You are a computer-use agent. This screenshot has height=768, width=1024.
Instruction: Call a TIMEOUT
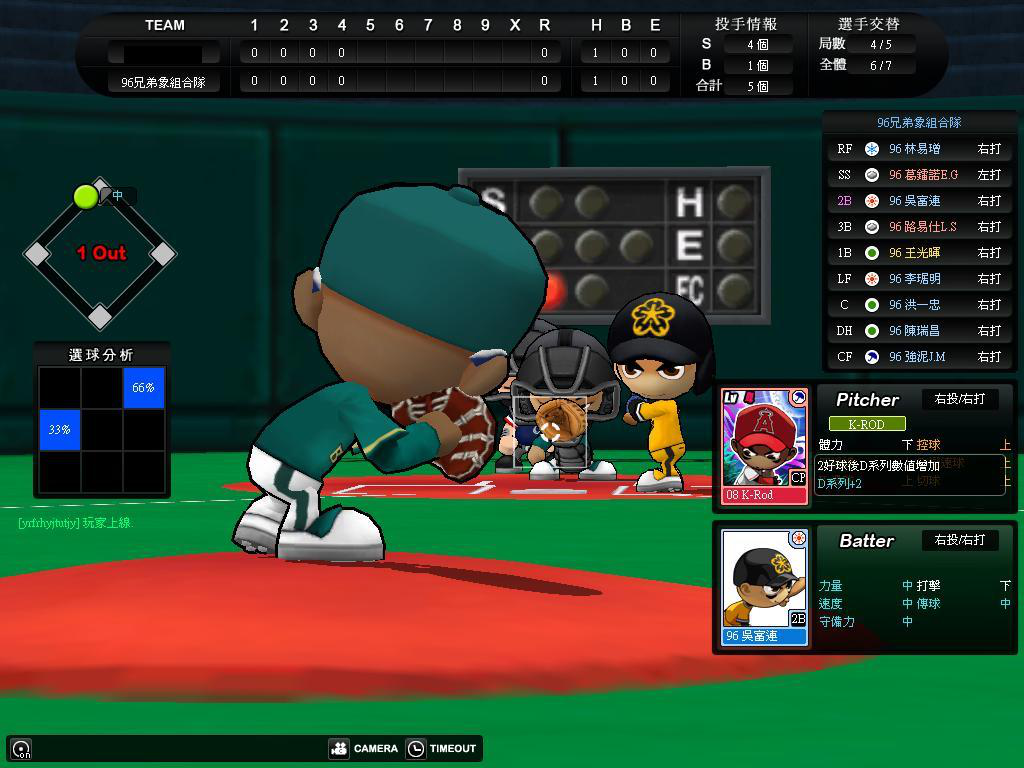442,748
